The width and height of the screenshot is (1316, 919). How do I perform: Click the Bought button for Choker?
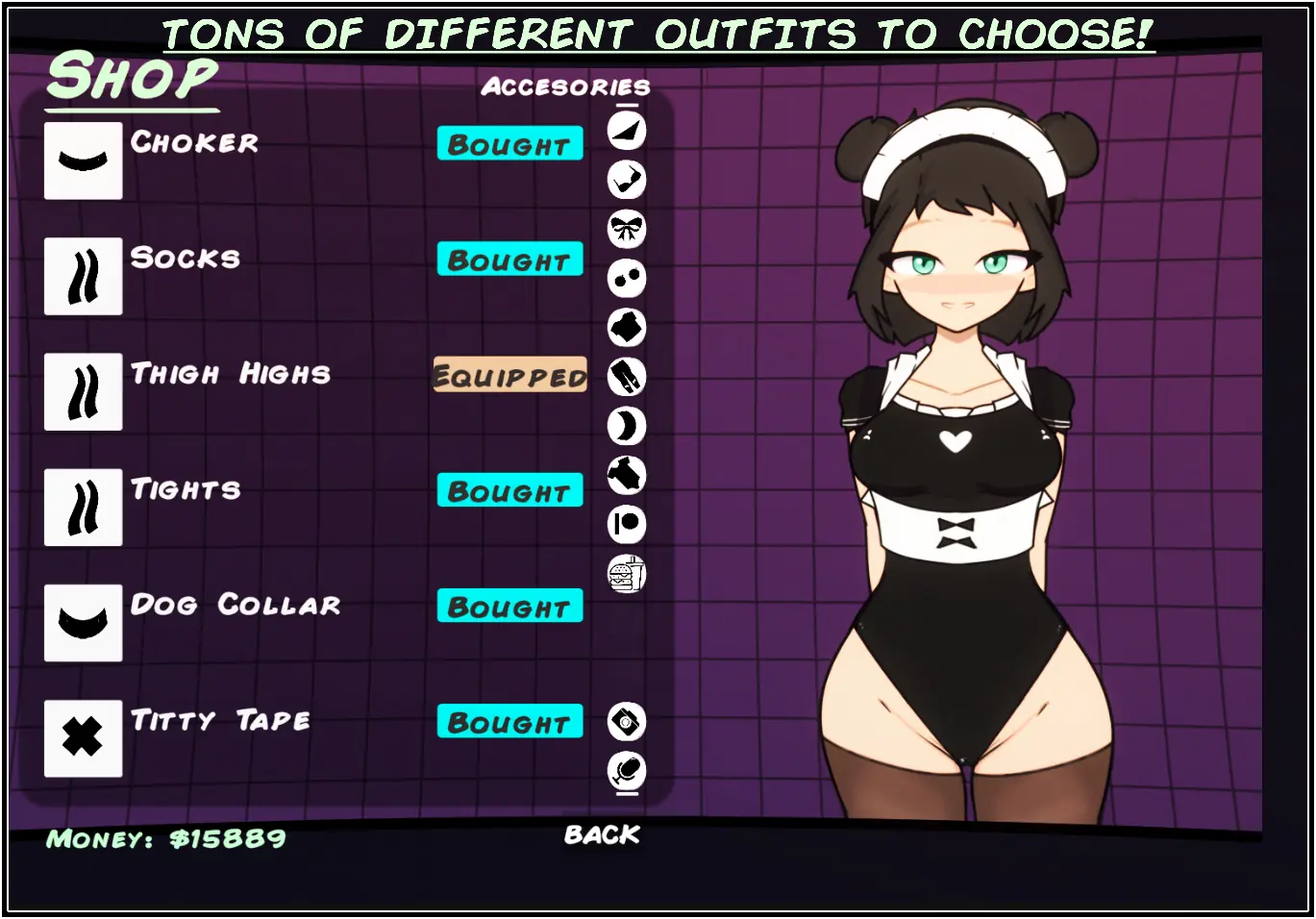tap(509, 144)
